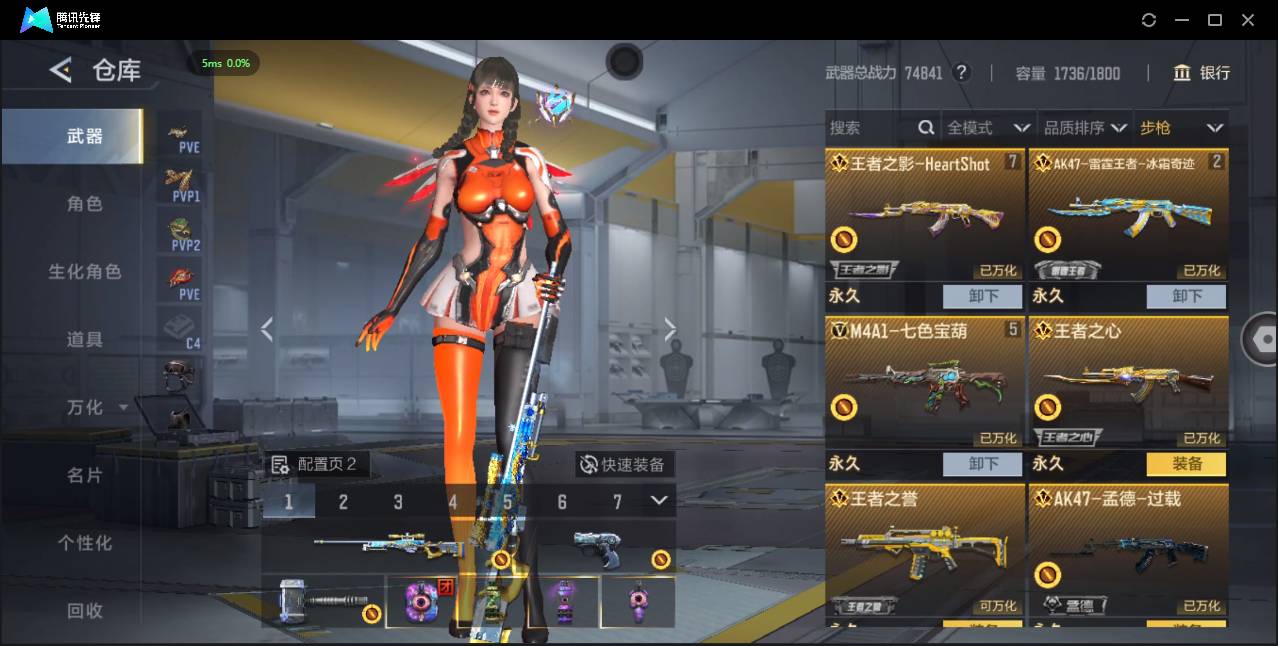Click the weapon power help question mark

coord(961,73)
